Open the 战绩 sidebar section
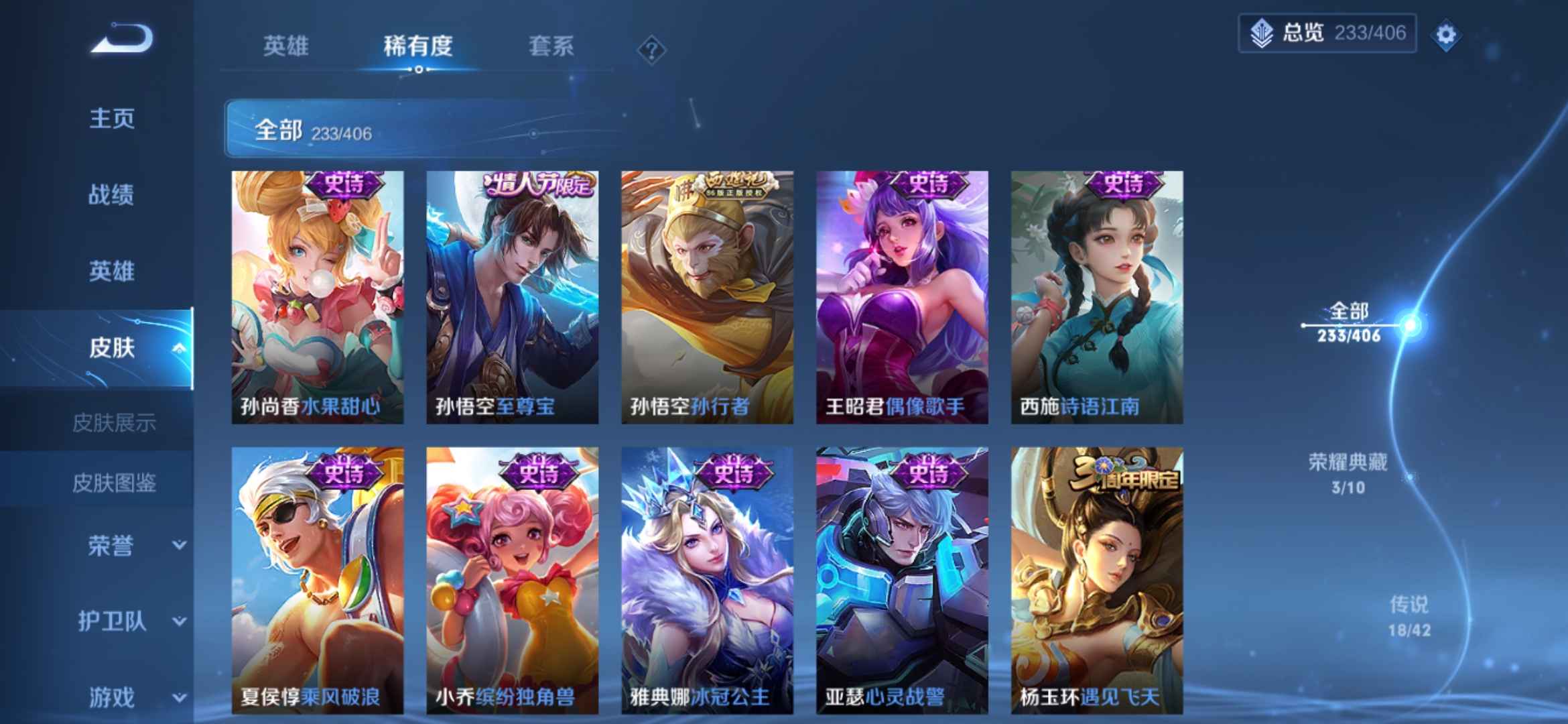Image resolution: width=1568 pixels, height=724 pixels. coord(111,196)
